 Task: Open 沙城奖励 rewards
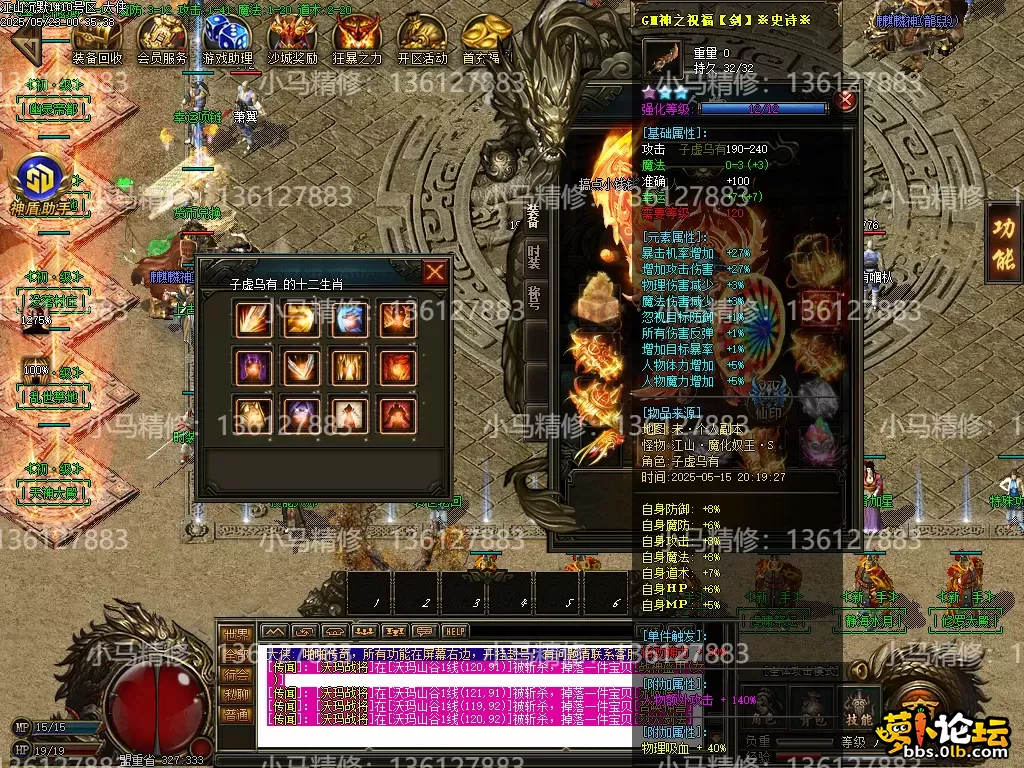pyautogui.click(x=293, y=41)
